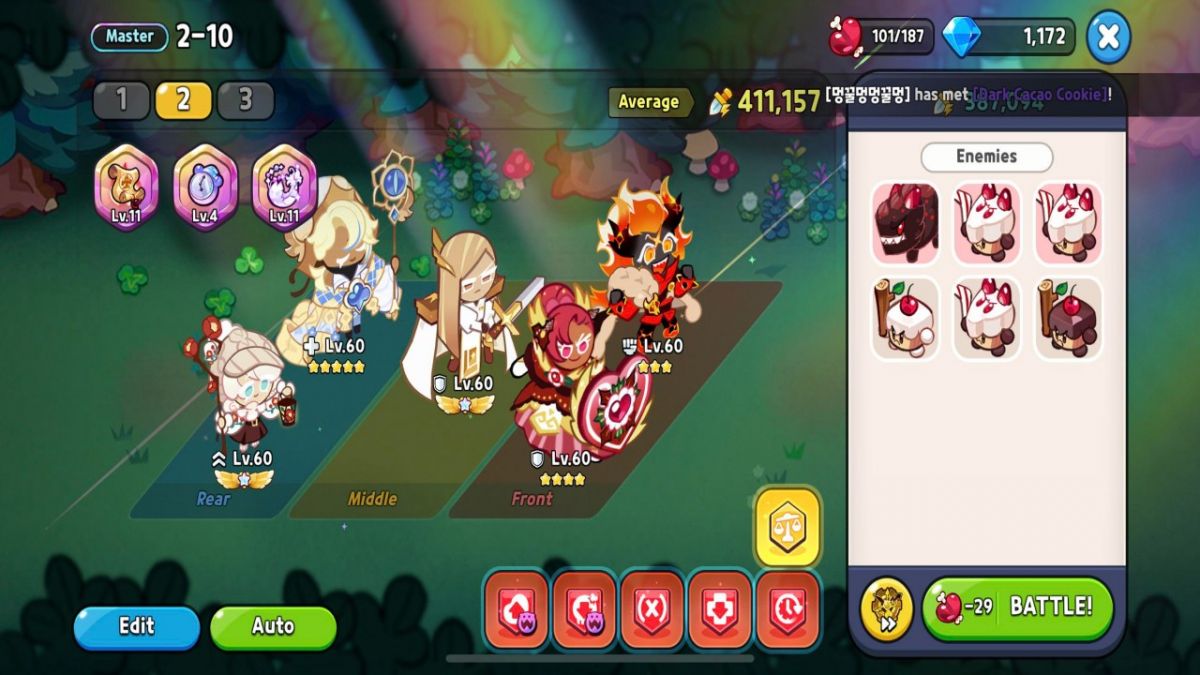
Task: Start the fight with the BATTLE! button
Action: (x=1017, y=607)
